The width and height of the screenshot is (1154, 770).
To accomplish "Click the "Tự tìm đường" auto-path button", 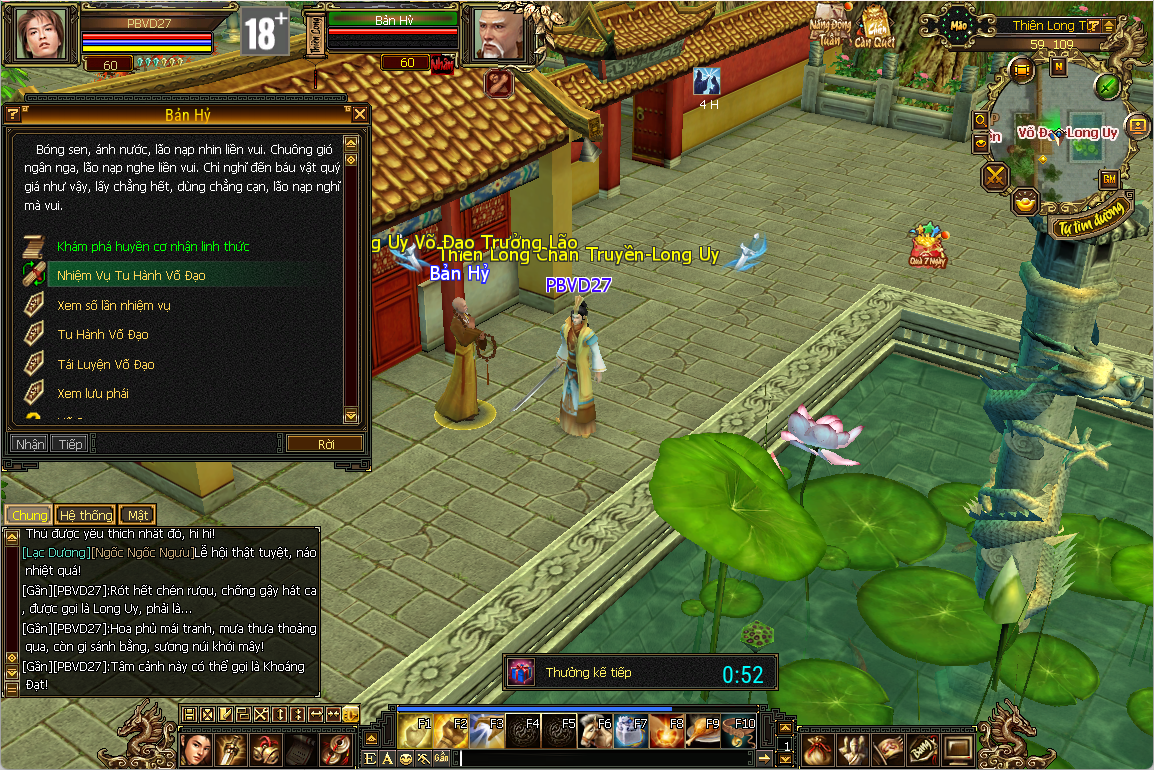I will tap(1093, 215).
